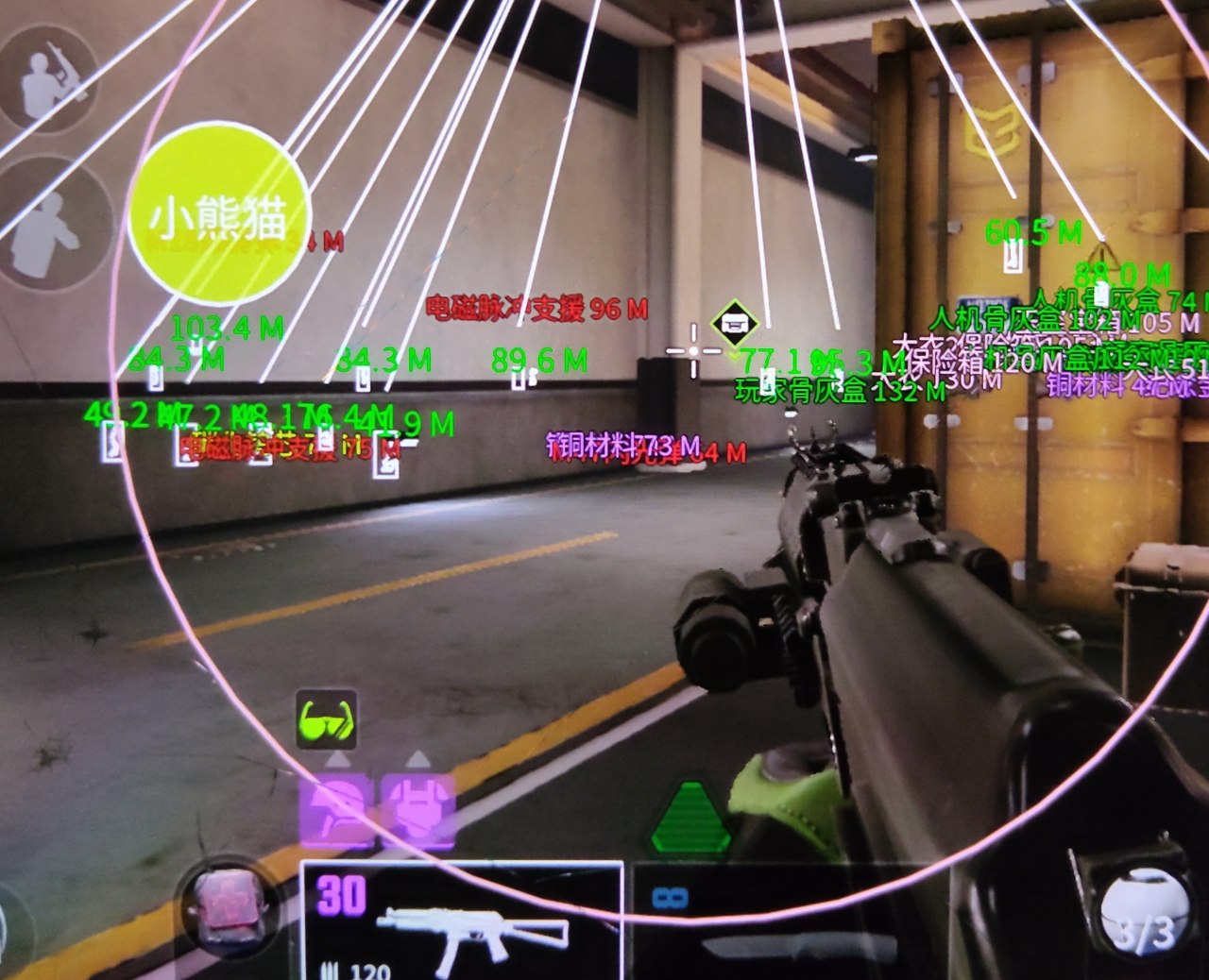Screen dimensions: 1209x980
Task: Tap the upward arrow above the armor icon
Action: pyautogui.click(x=418, y=758)
